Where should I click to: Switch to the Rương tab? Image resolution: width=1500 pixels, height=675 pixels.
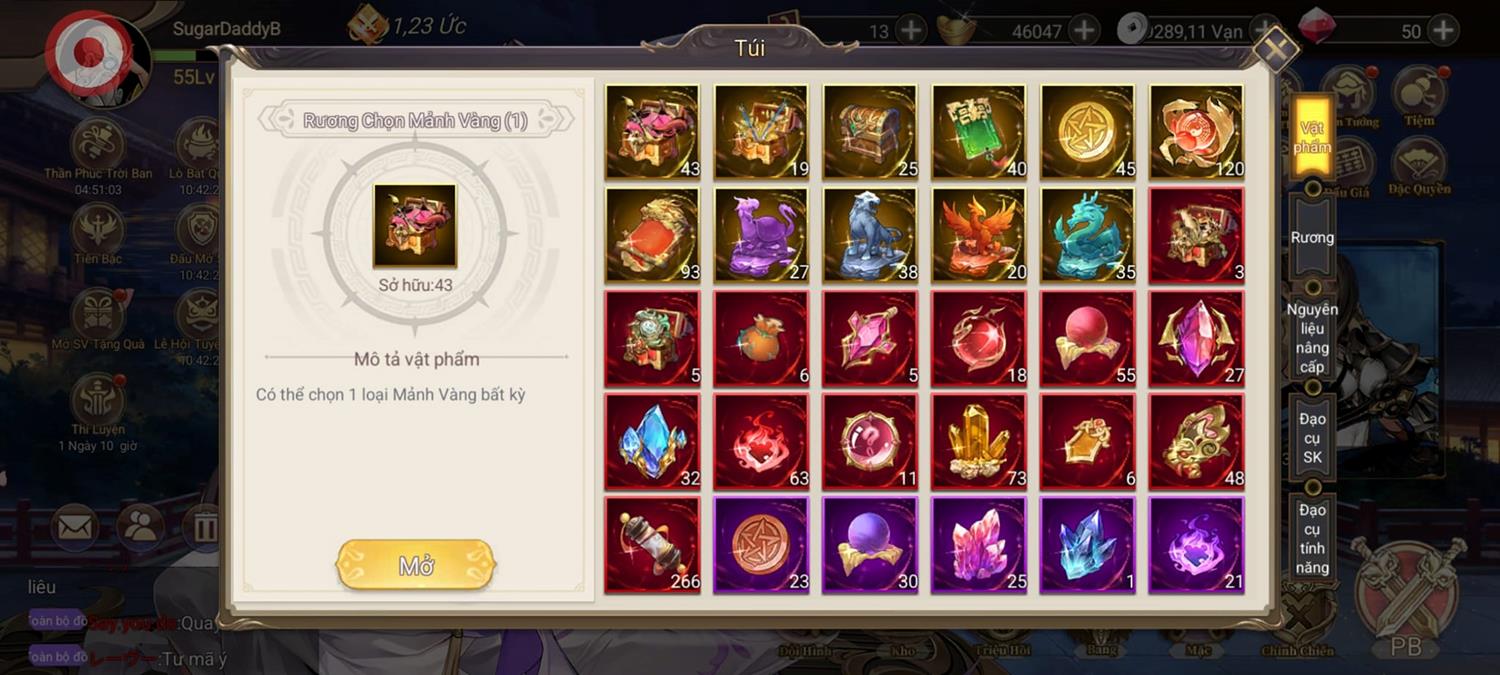(x=1311, y=238)
